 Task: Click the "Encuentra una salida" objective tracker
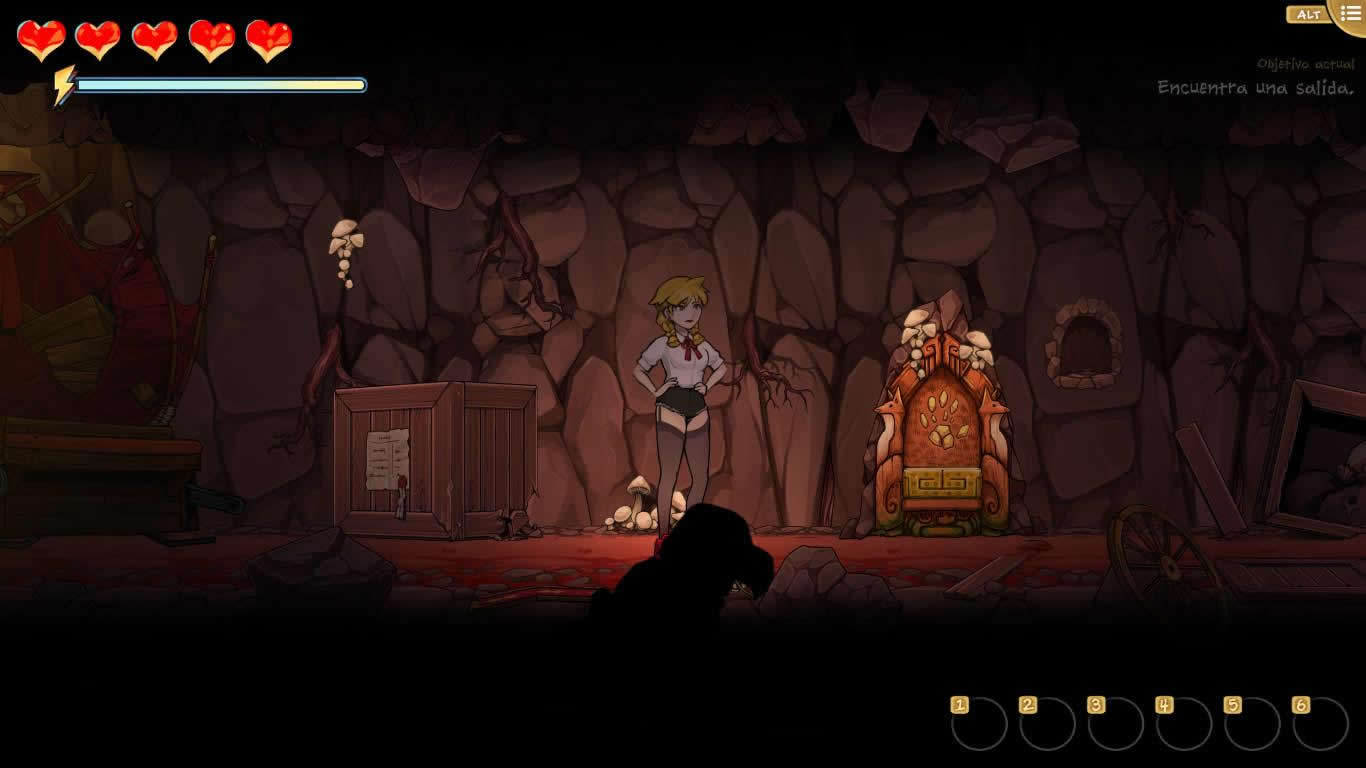[1255, 88]
